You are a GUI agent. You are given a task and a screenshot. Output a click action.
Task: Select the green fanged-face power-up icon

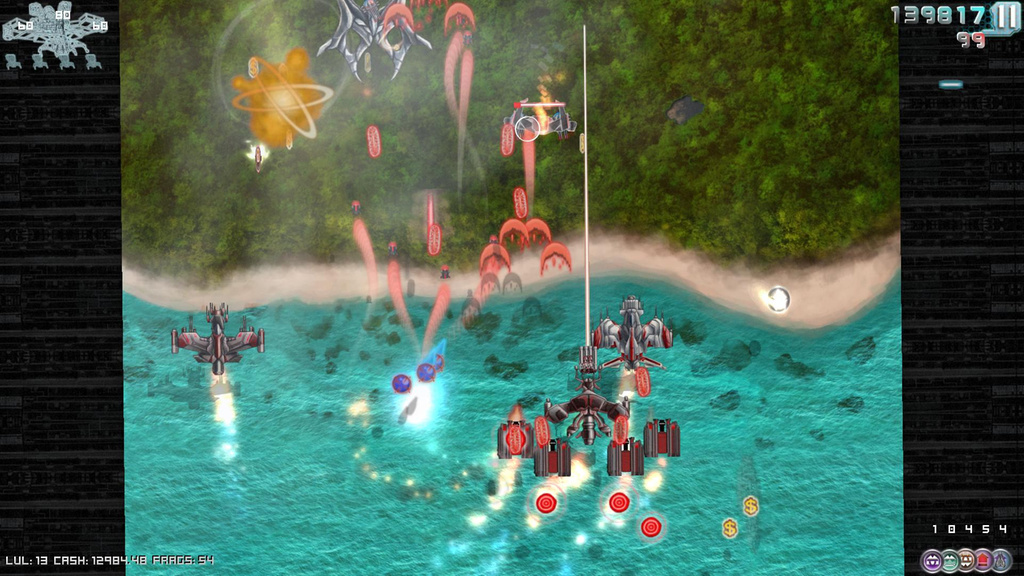(x=949, y=560)
